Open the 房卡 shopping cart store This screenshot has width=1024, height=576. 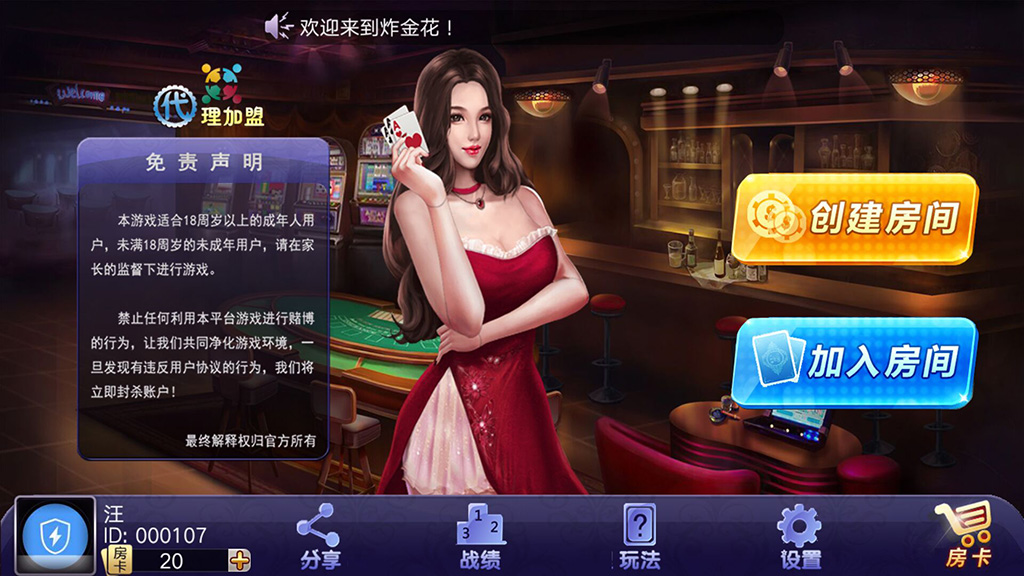(963, 536)
